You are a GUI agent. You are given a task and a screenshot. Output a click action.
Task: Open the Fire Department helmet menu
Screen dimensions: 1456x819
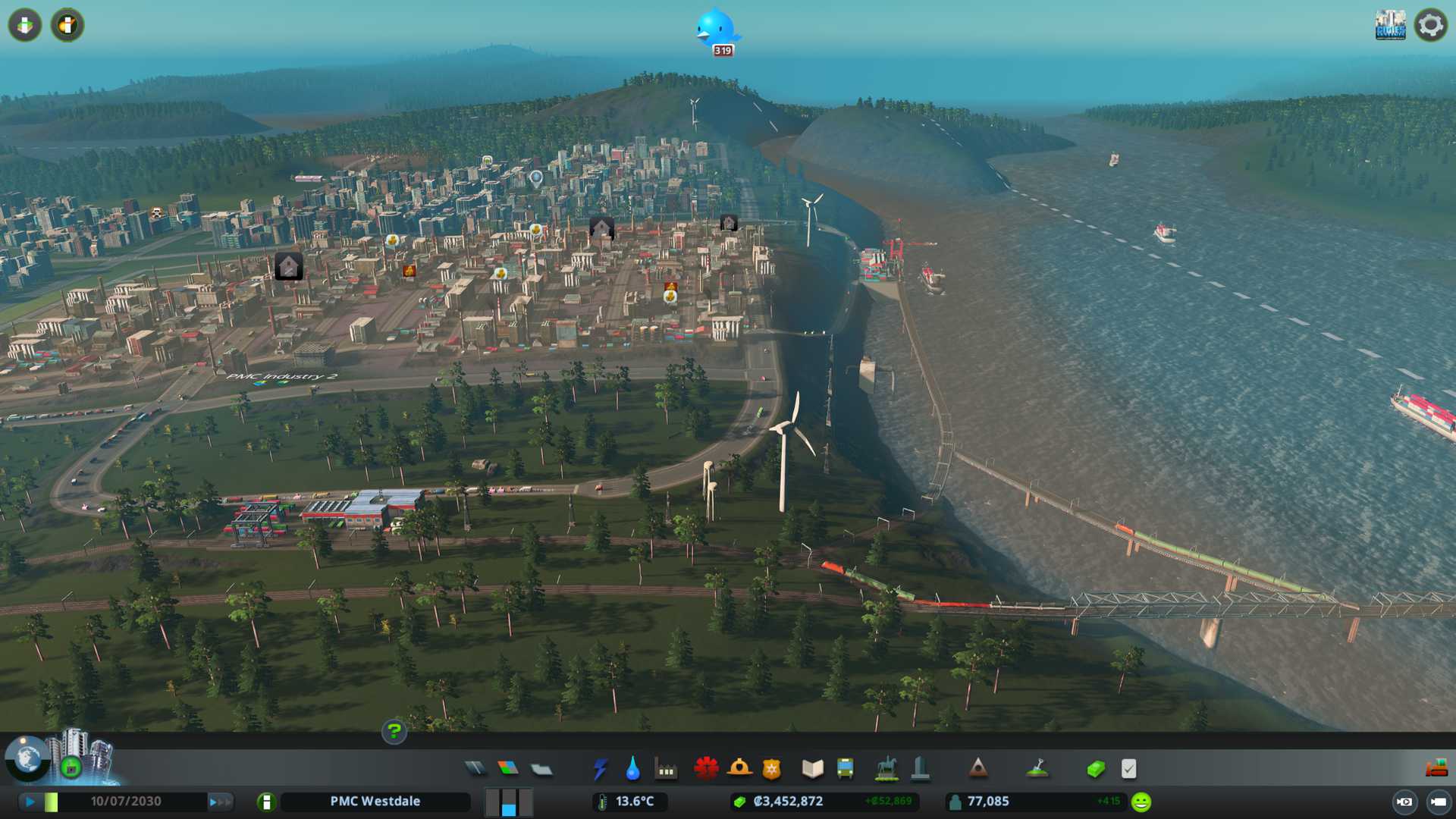click(x=739, y=769)
